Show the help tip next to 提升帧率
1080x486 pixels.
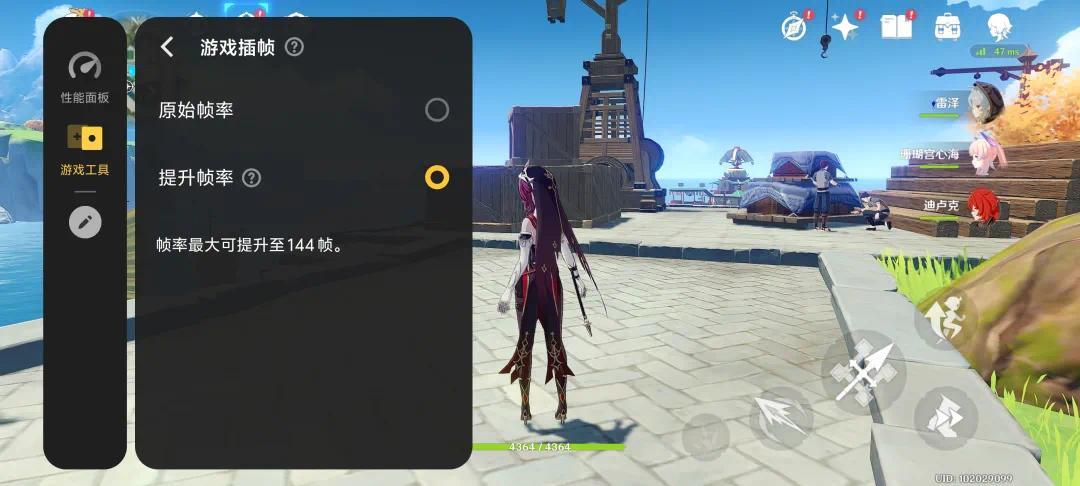pyautogui.click(x=252, y=178)
